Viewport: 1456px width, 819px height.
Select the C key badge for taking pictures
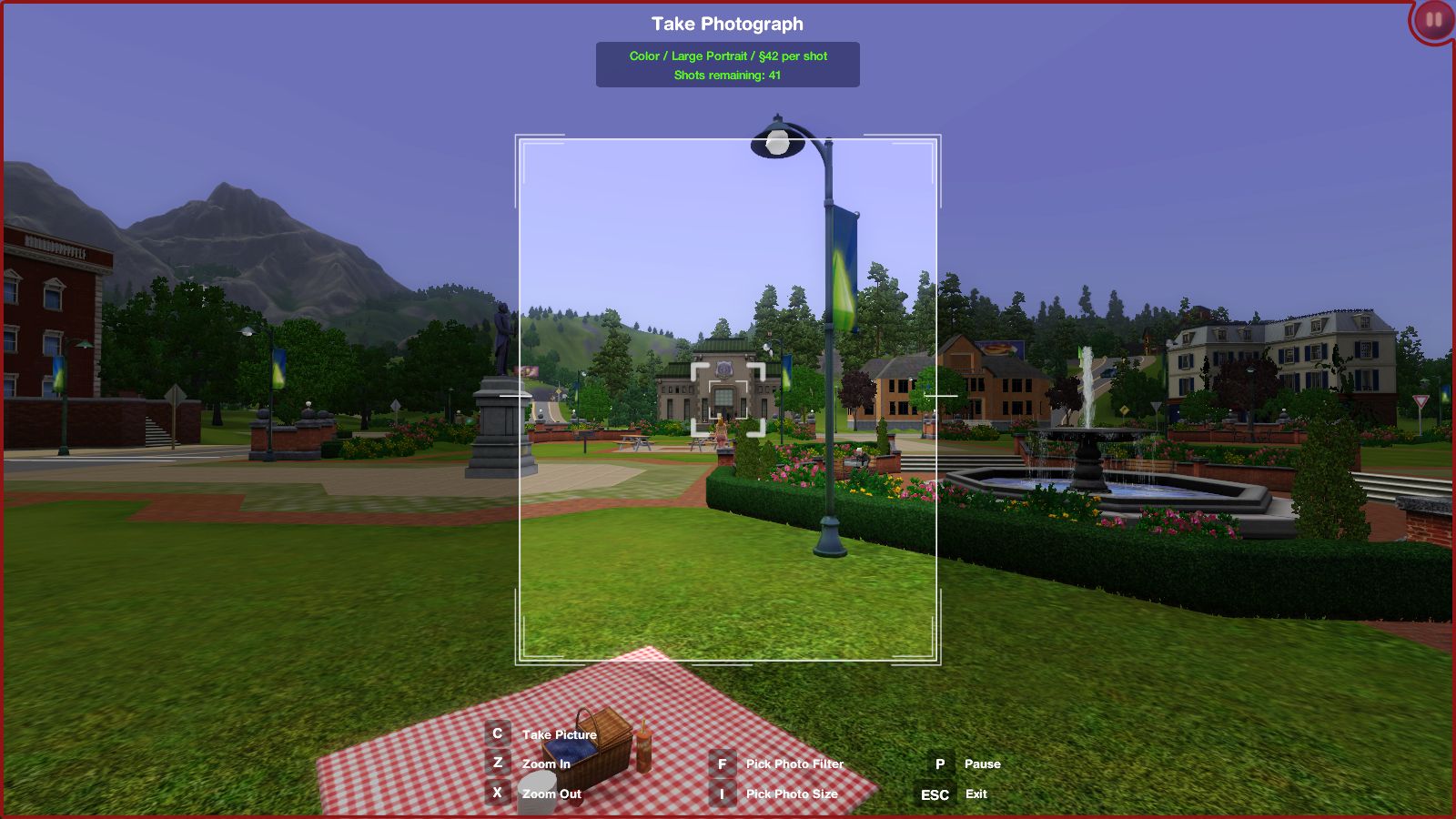pyautogui.click(x=497, y=734)
